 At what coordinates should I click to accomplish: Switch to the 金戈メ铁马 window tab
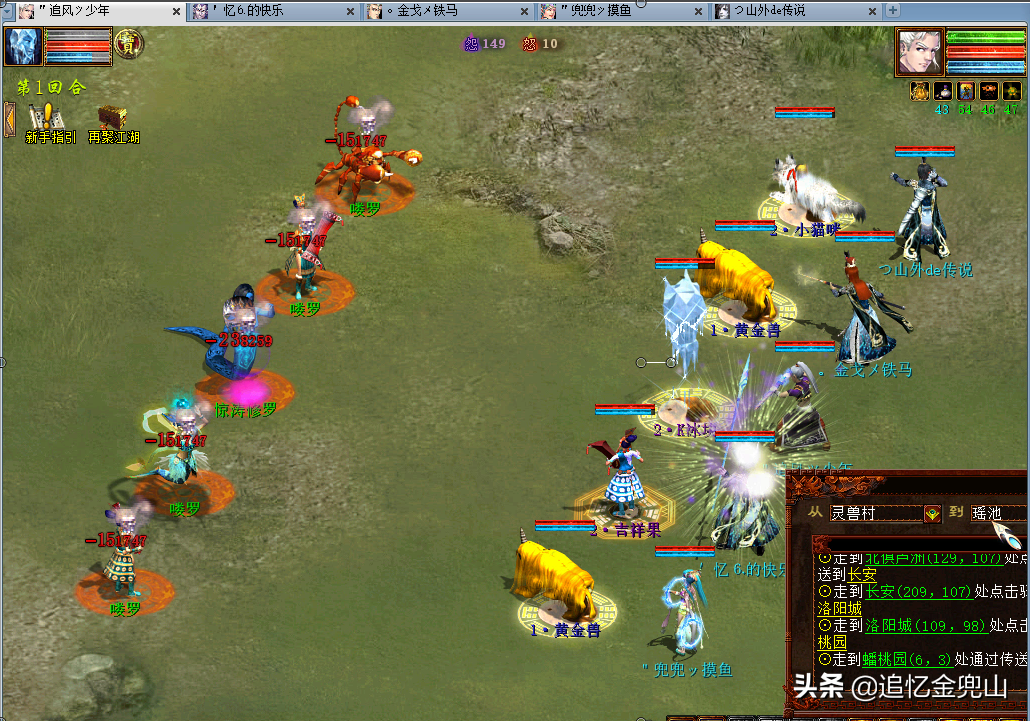[440, 11]
